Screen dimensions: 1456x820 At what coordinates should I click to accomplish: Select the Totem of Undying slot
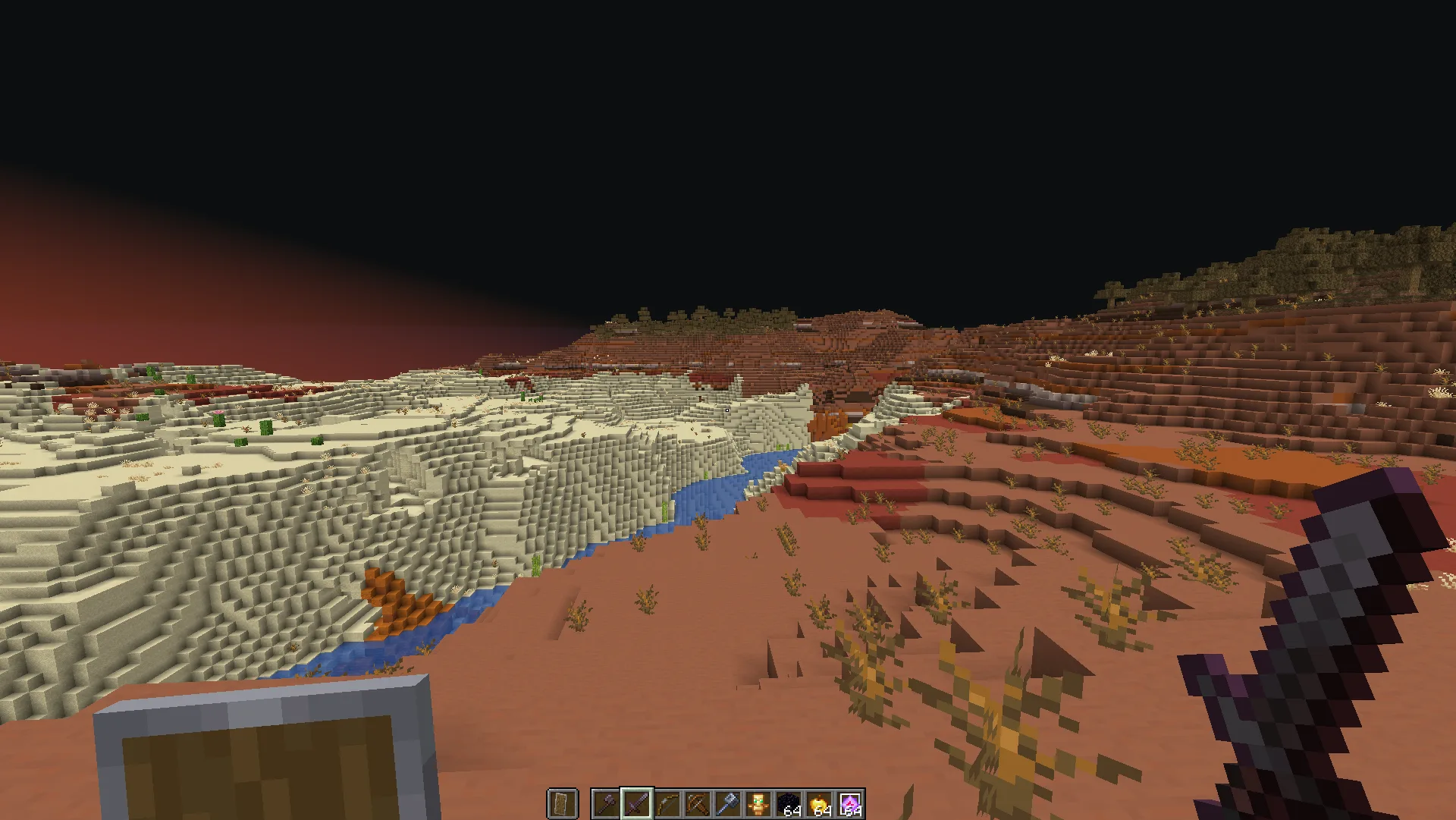tap(758, 804)
